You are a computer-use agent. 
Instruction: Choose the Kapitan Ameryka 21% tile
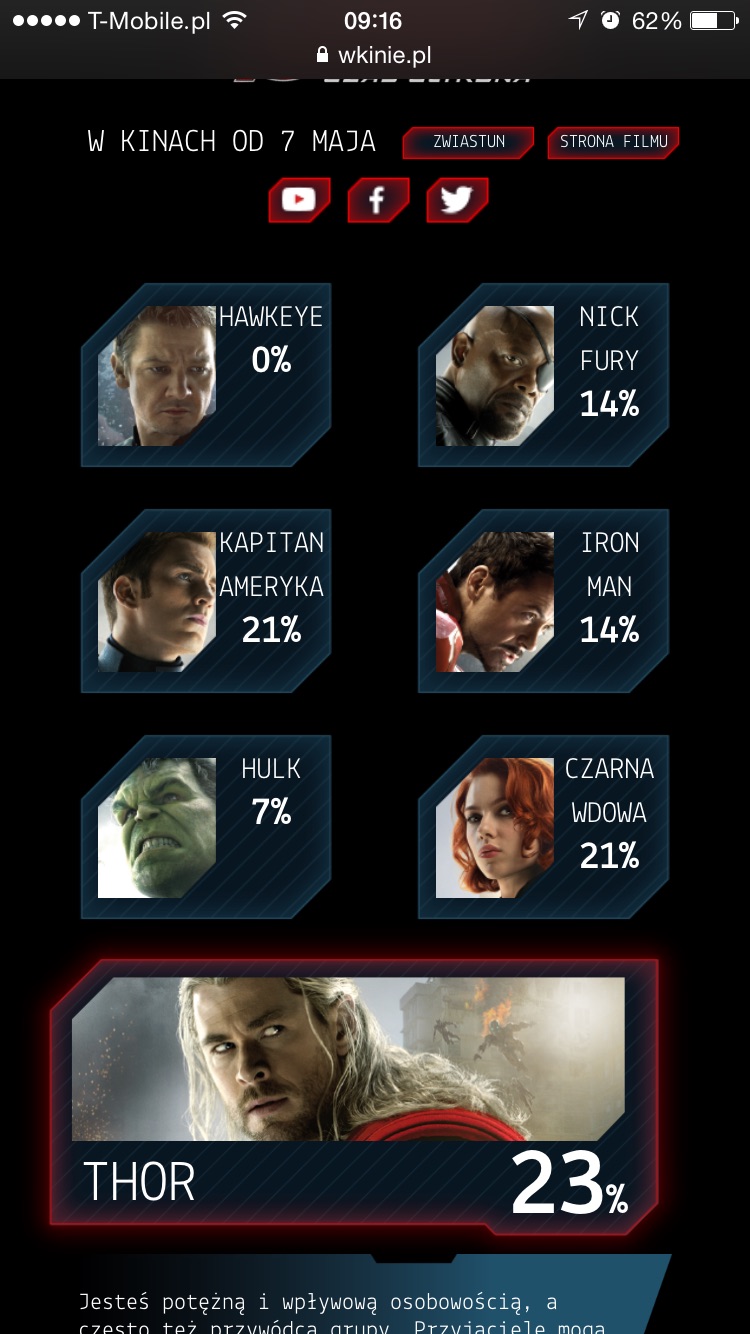(x=206, y=601)
